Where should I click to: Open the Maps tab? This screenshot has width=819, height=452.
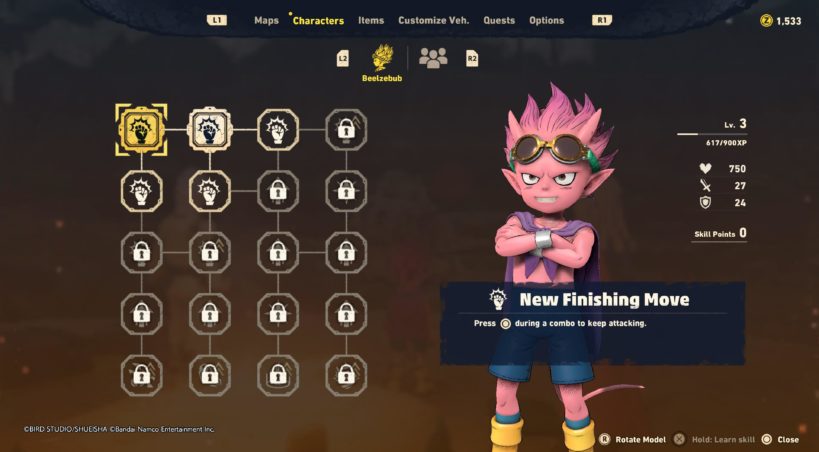(x=266, y=20)
